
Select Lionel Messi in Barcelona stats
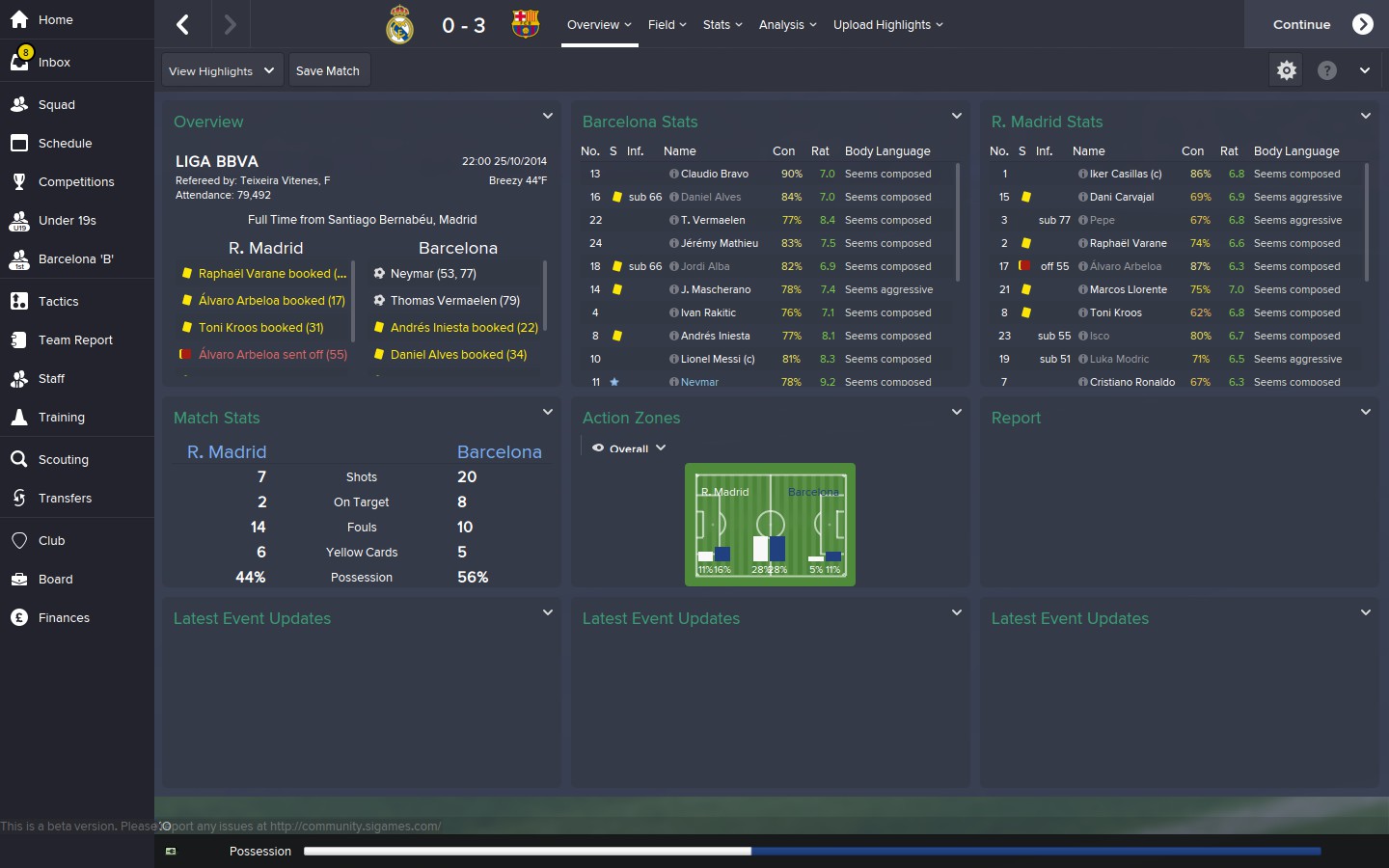(x=717, y=359)
